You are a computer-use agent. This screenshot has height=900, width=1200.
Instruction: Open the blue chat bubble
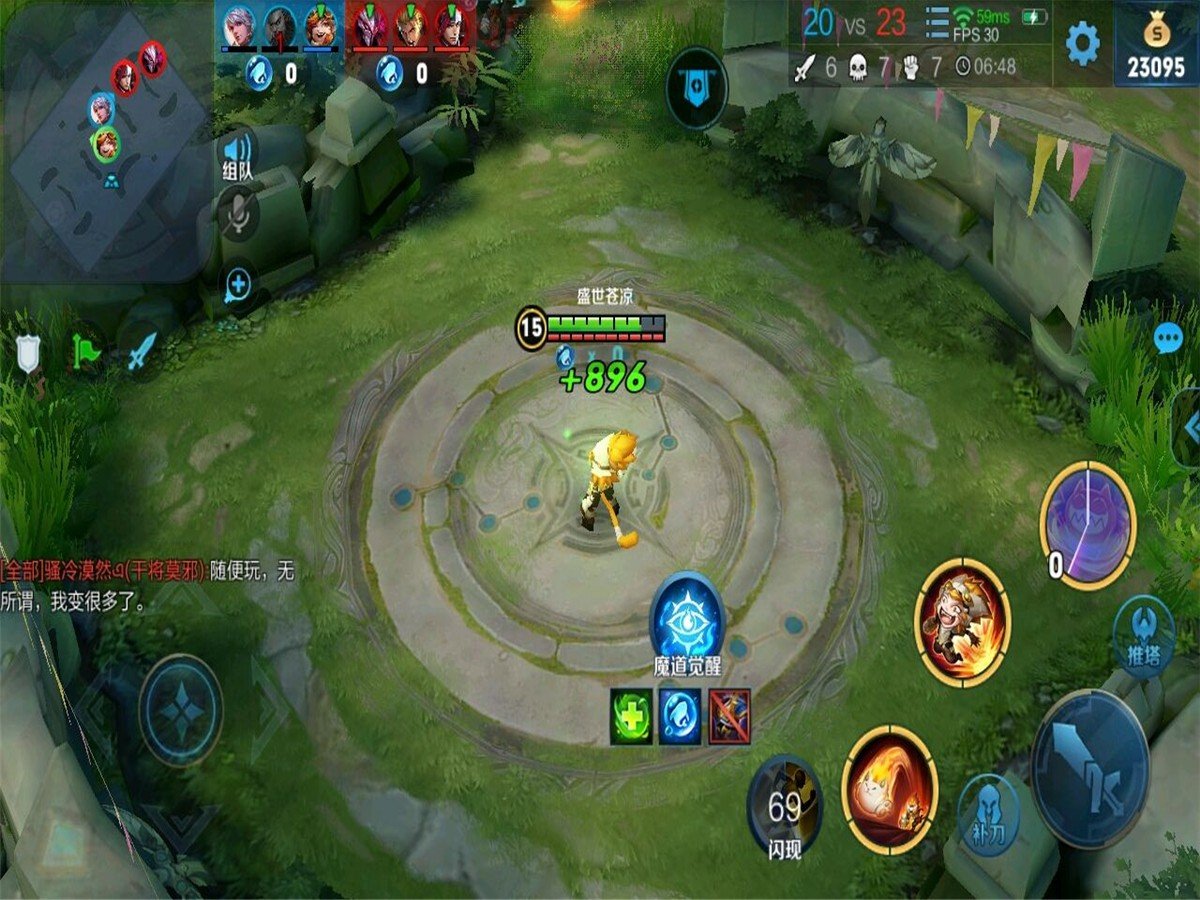[1168, 339]
